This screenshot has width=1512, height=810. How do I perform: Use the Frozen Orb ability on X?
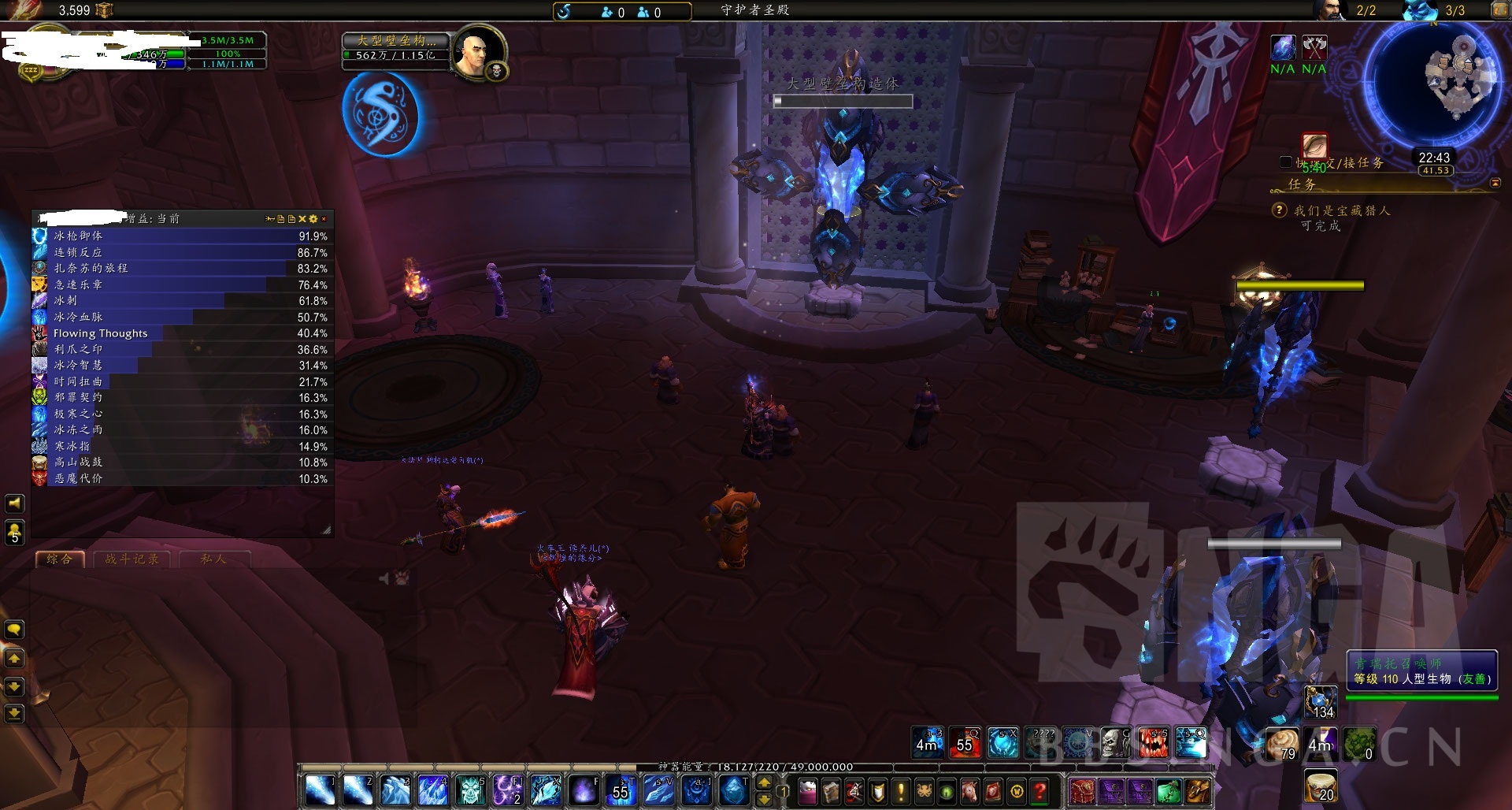point(546,790)
